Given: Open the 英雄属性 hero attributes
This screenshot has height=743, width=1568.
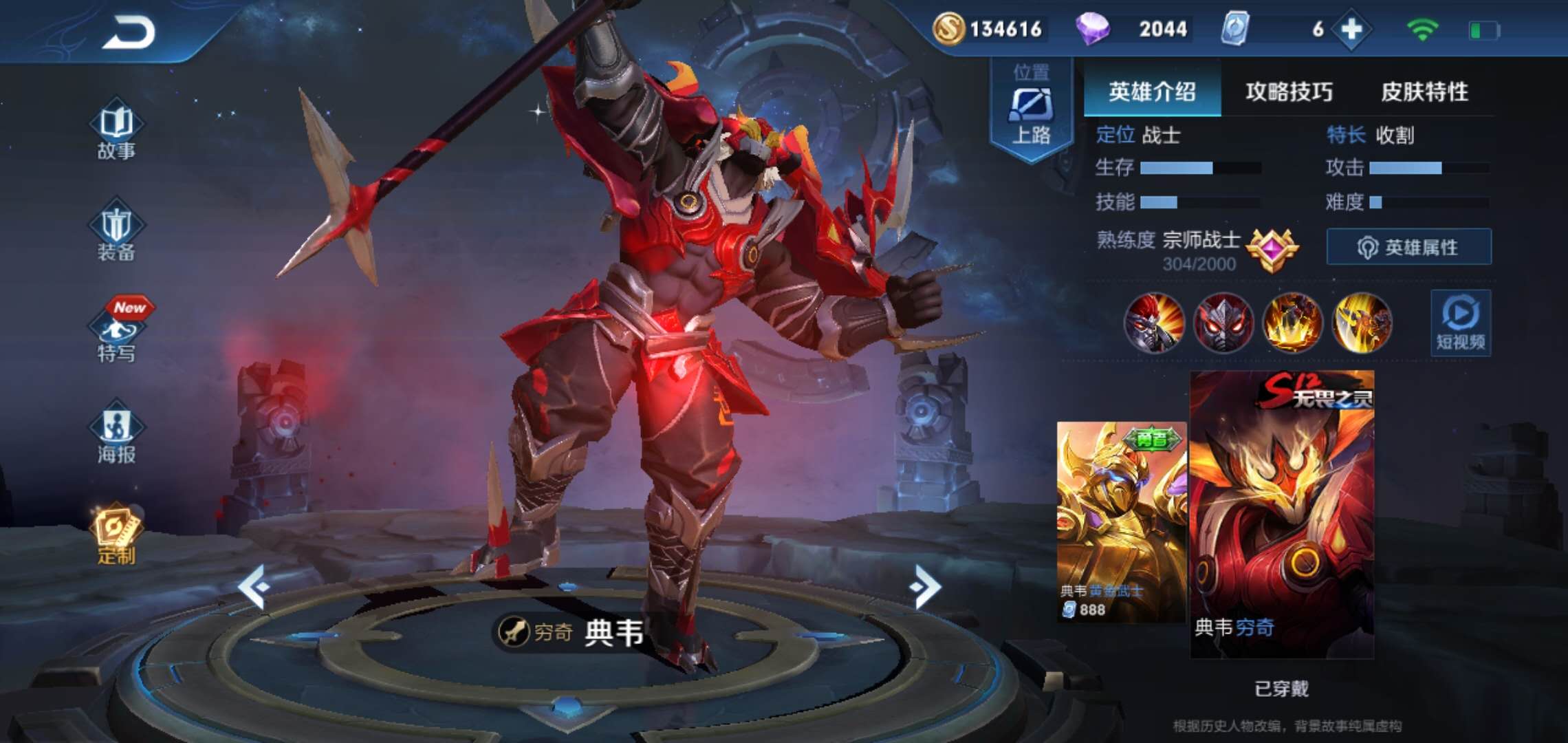Looking at the screenshot, I should pyautogui.click(x=1408, y=247).
